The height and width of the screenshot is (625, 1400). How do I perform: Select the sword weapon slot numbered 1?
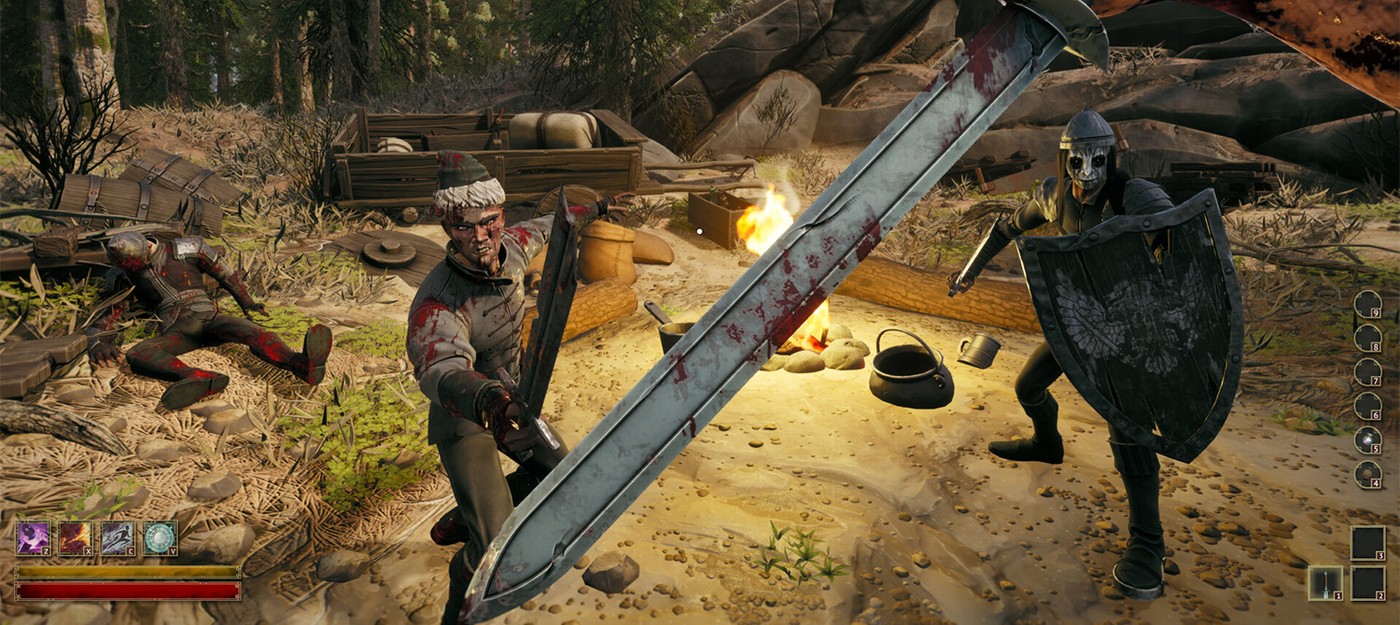(1325, 582)
